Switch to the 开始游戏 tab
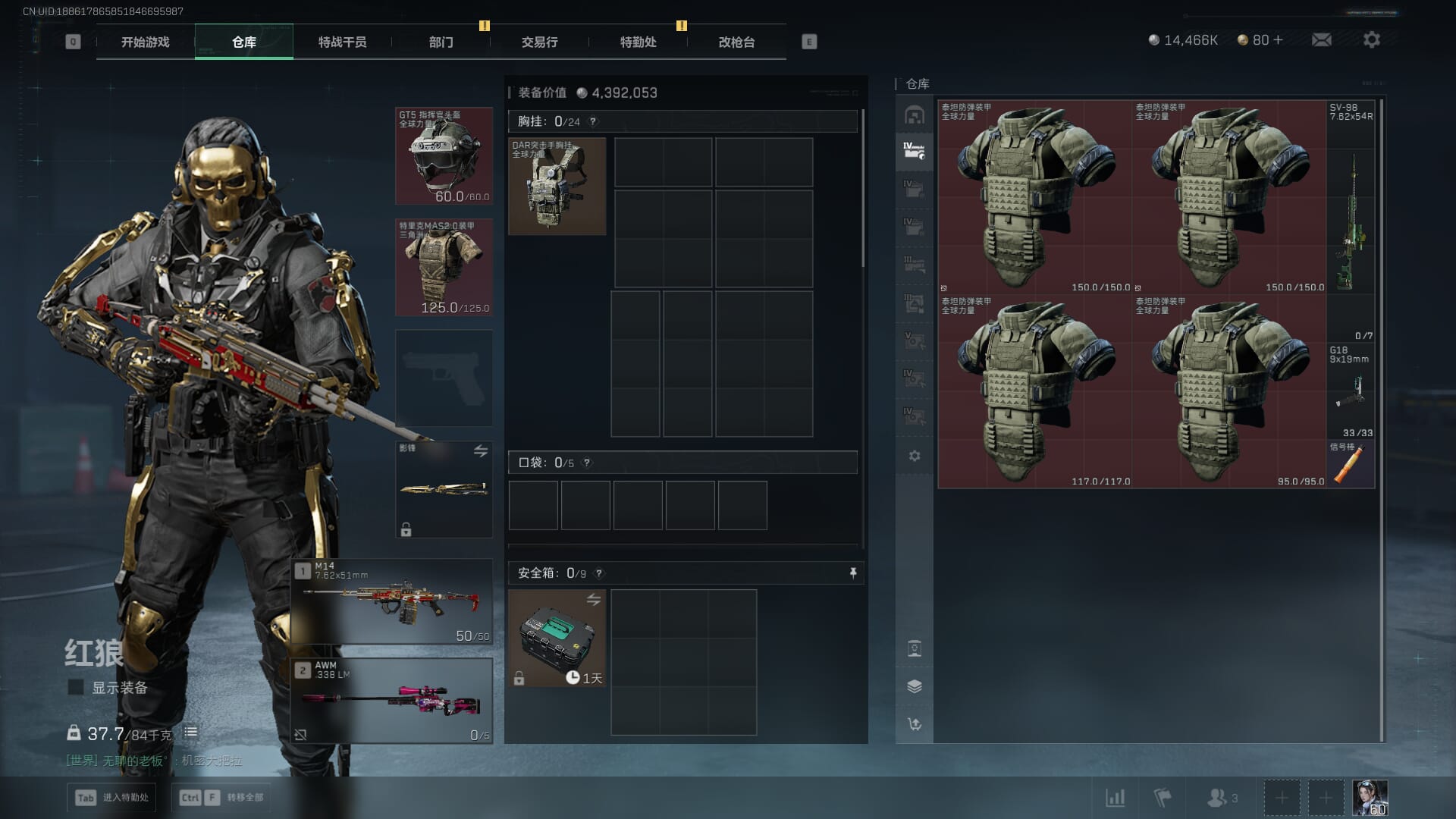This screenshot has width=1456, height=819. pyautogui.click(x=145, y=42)
